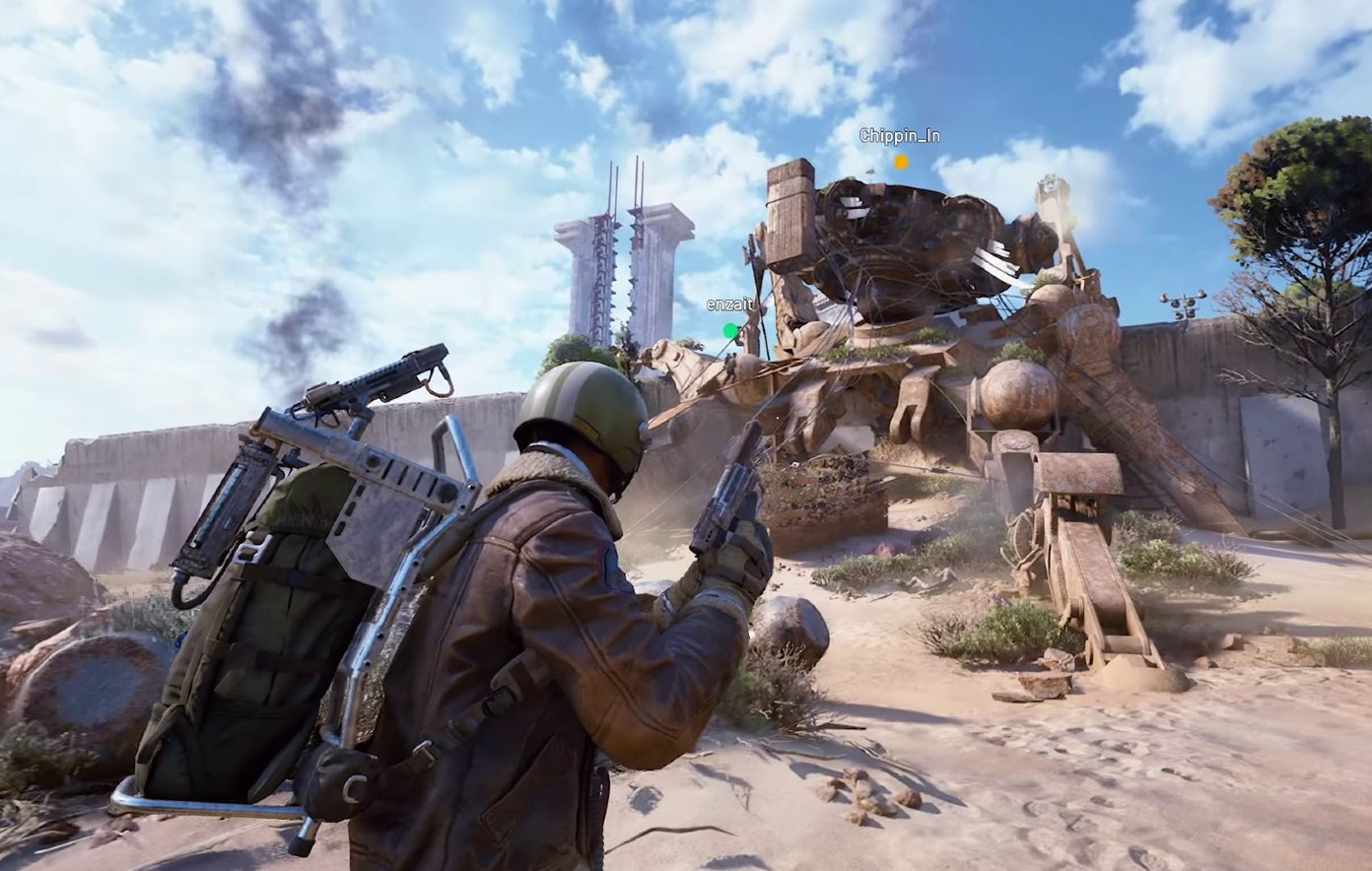Viewport: 1372px width, 871px height.
Task: Select the green enzait teammate marker
Action: pyautogui.click(x=730, y=330)
